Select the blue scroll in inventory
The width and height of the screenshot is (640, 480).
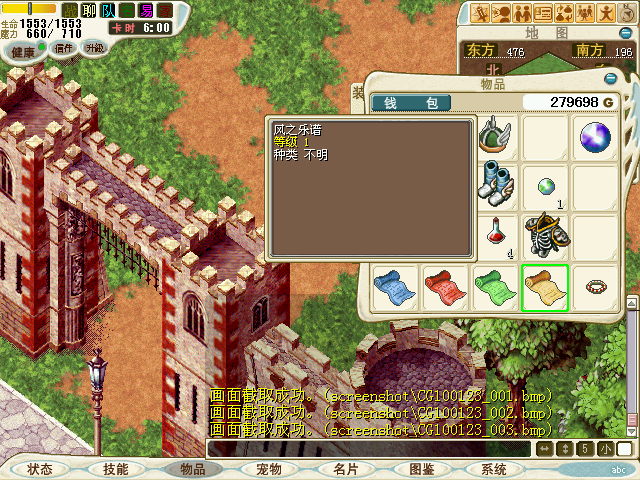pos(393,287)
